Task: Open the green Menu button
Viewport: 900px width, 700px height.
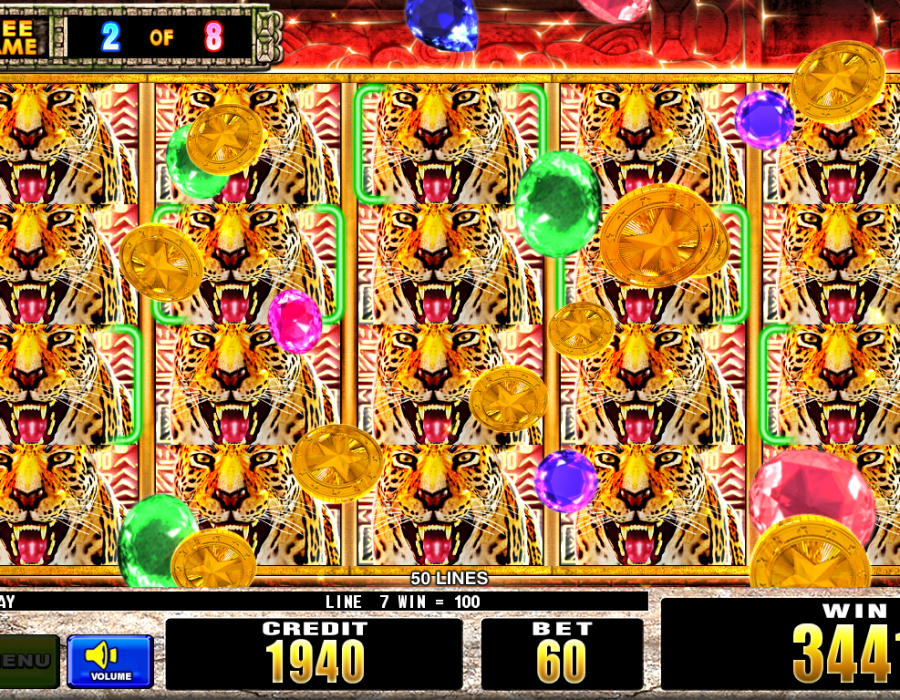Action: point(27,660)
